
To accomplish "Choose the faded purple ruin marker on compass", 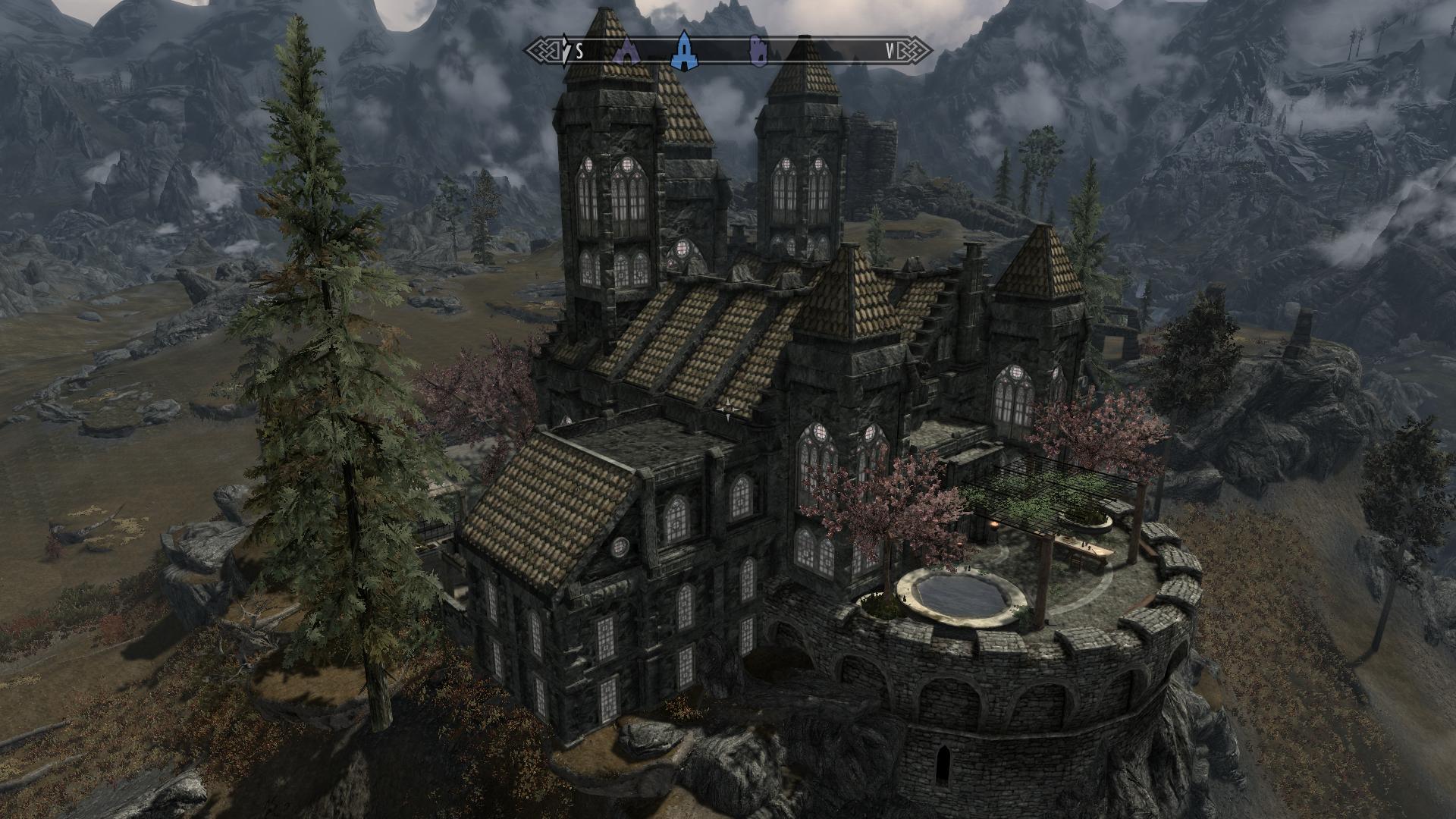I will [757, 51].
